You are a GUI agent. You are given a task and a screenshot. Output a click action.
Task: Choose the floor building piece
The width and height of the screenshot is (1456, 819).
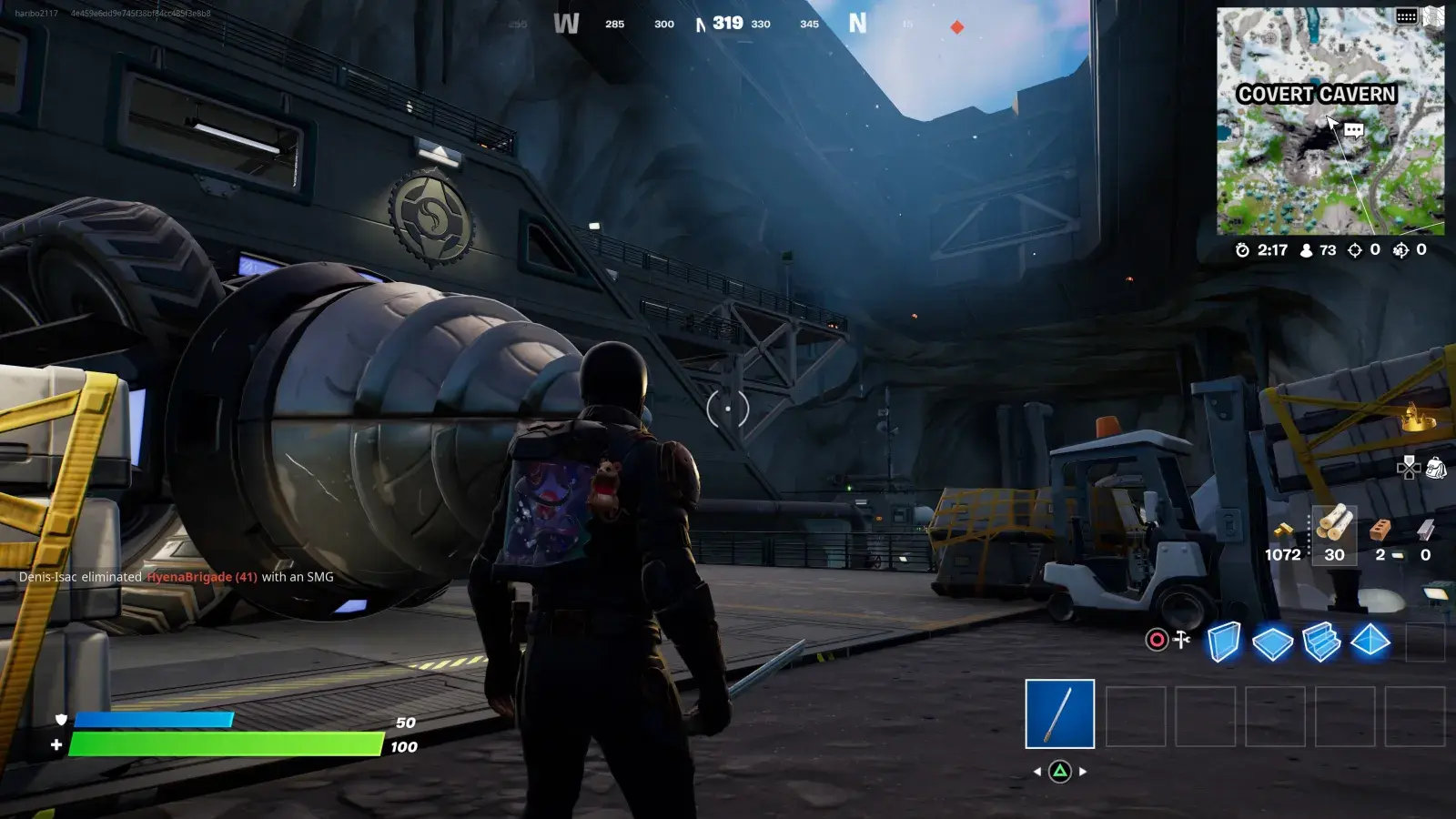[x=1272, y=642]
